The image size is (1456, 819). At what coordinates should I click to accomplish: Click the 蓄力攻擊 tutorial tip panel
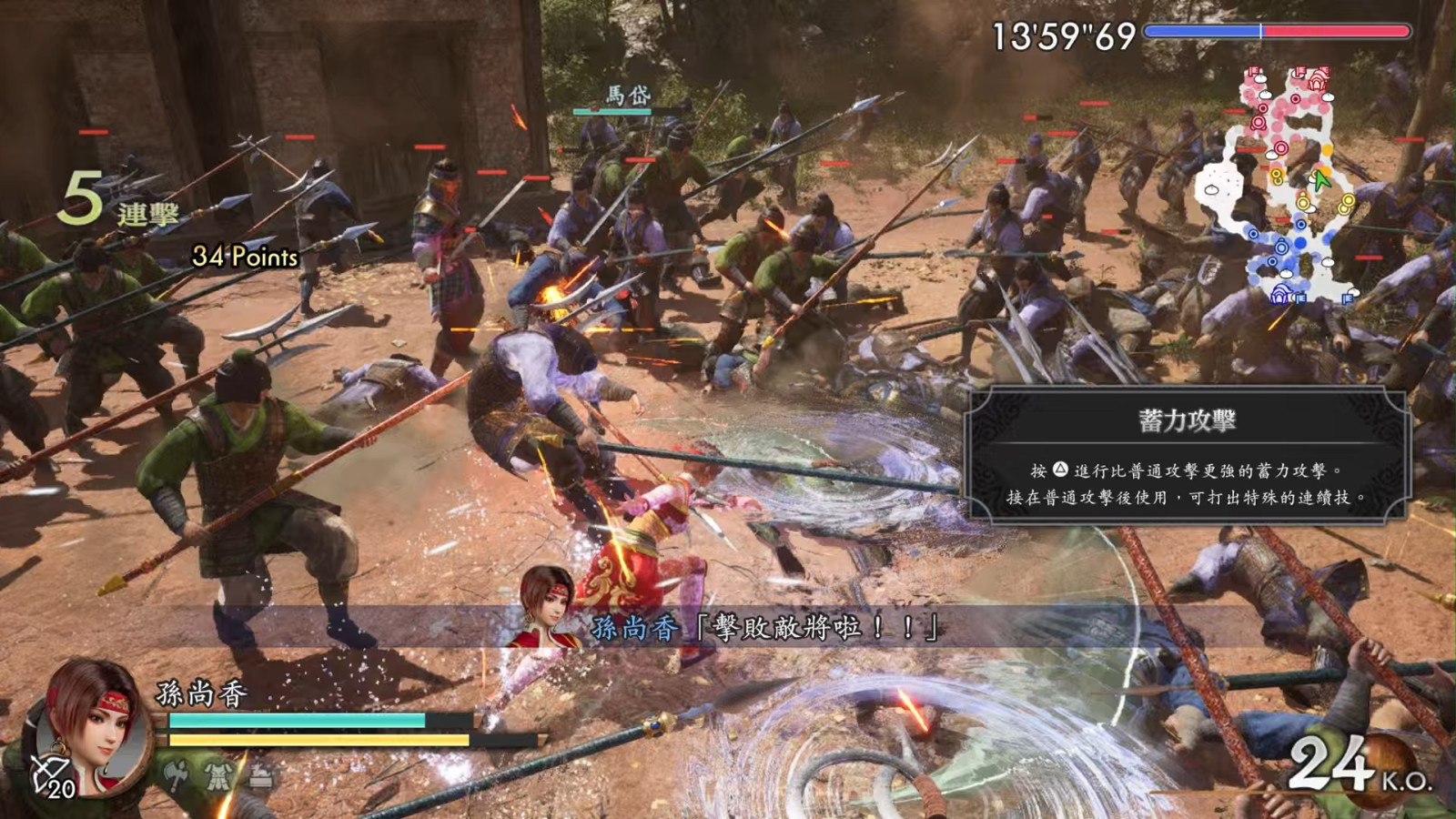(x=1186, y=455)
